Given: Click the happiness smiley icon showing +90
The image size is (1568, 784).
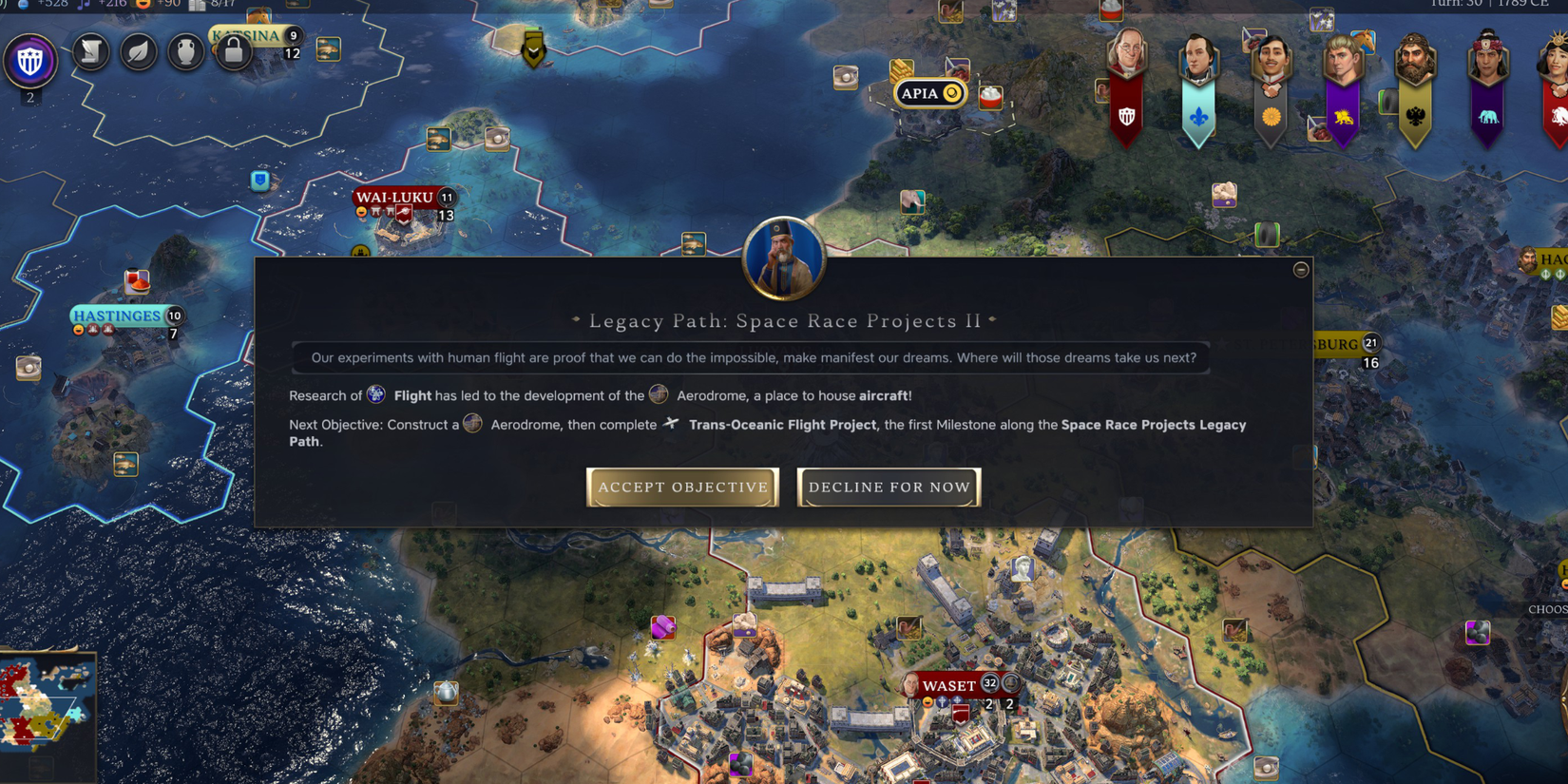Looking at the screenshot, I should [x=143, y=6].
